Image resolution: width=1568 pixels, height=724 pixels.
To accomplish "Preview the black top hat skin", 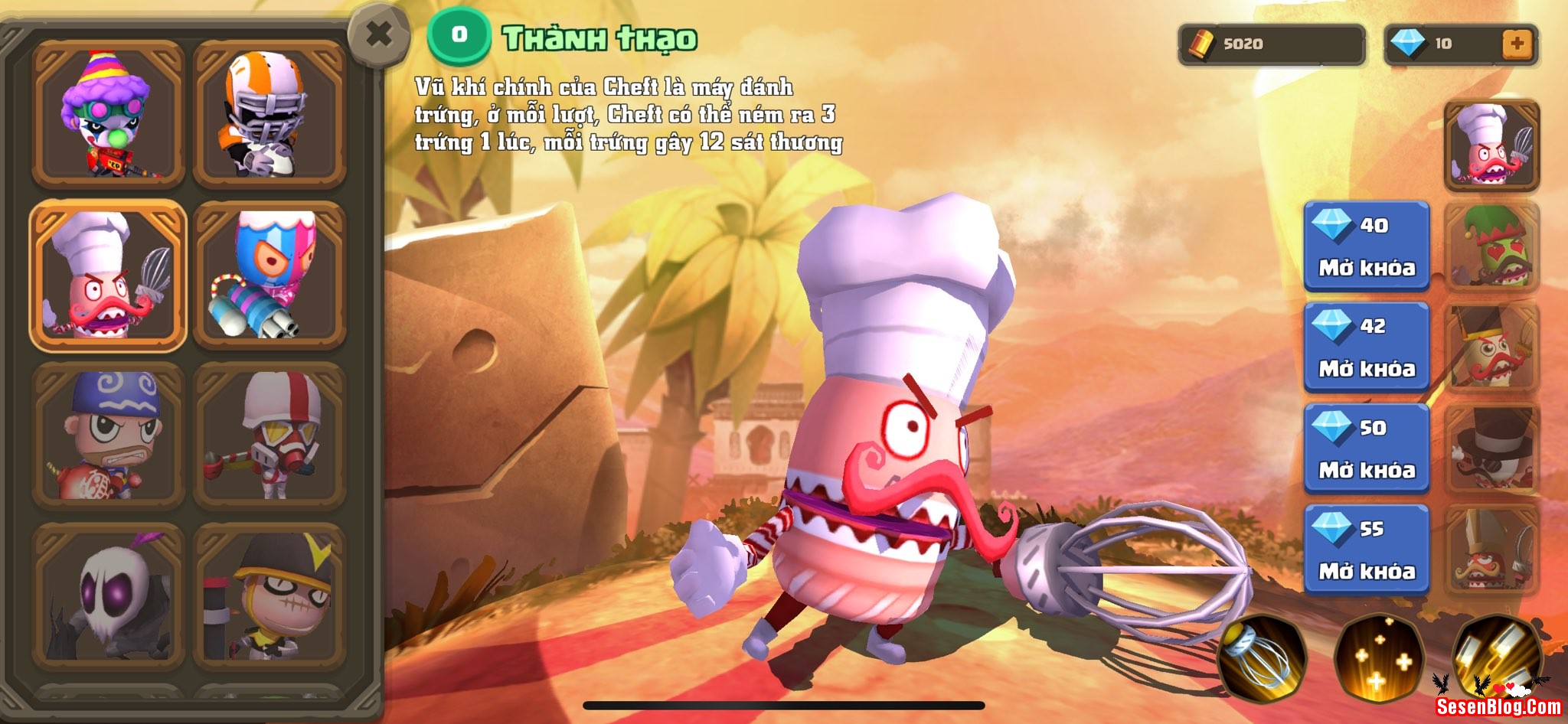I will click(1491, 448).
